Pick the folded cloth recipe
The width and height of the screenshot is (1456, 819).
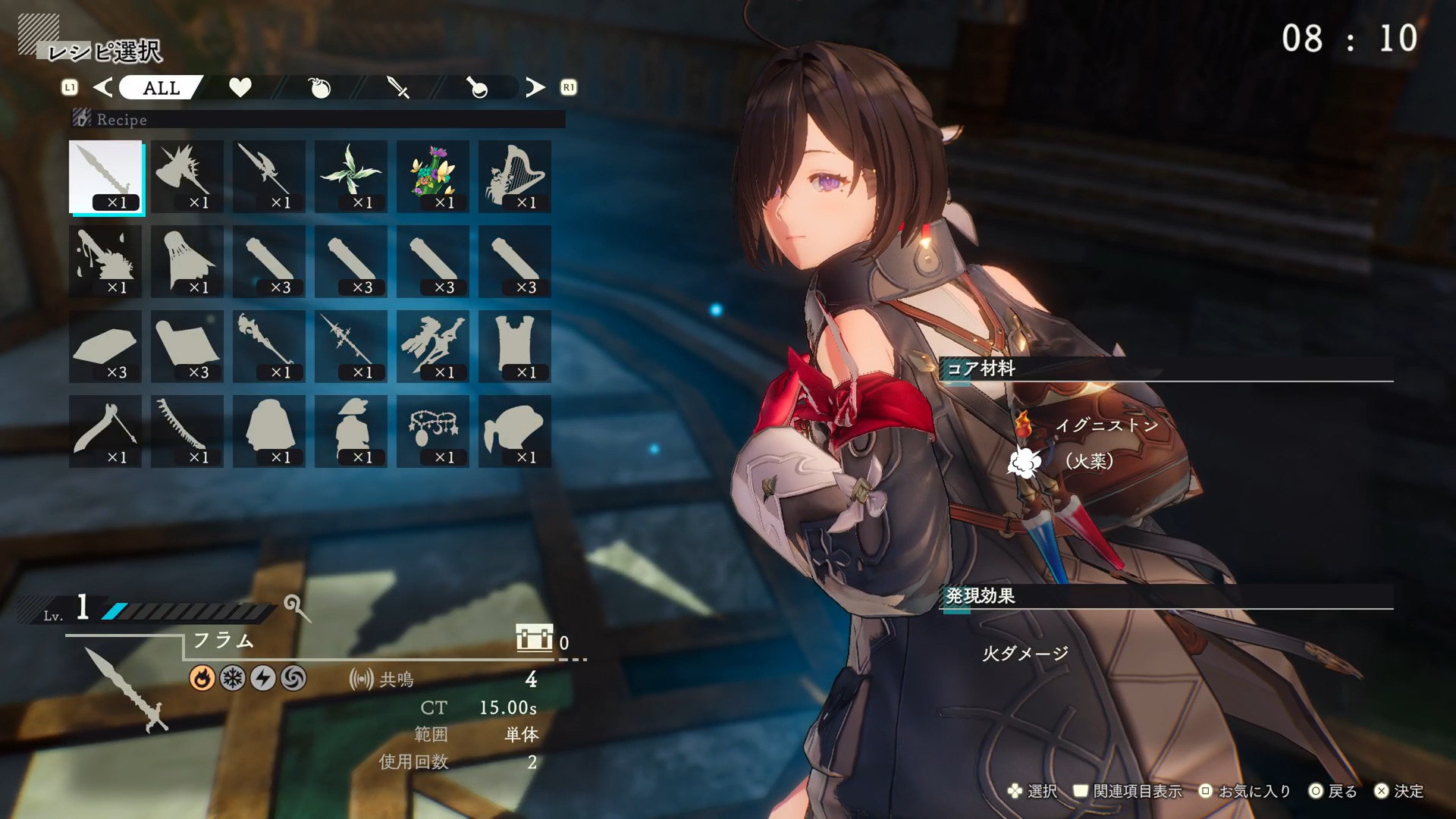(187, 346)
